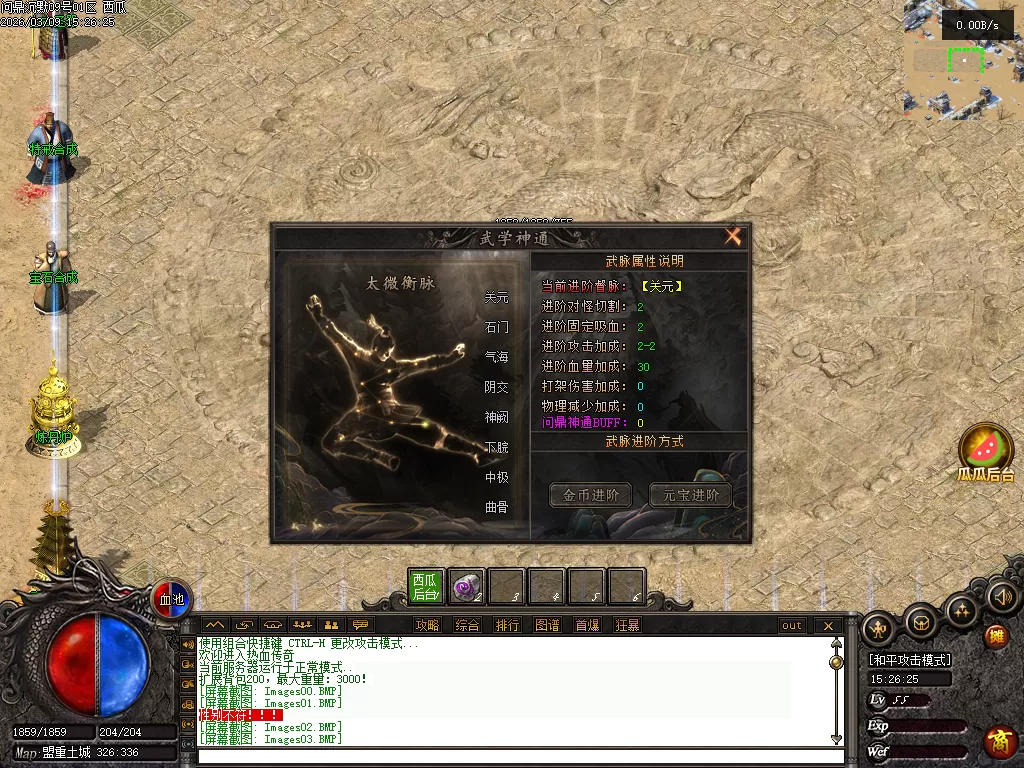Show the 图谱 tab
1024x768 pixels.
pos(547,626)
